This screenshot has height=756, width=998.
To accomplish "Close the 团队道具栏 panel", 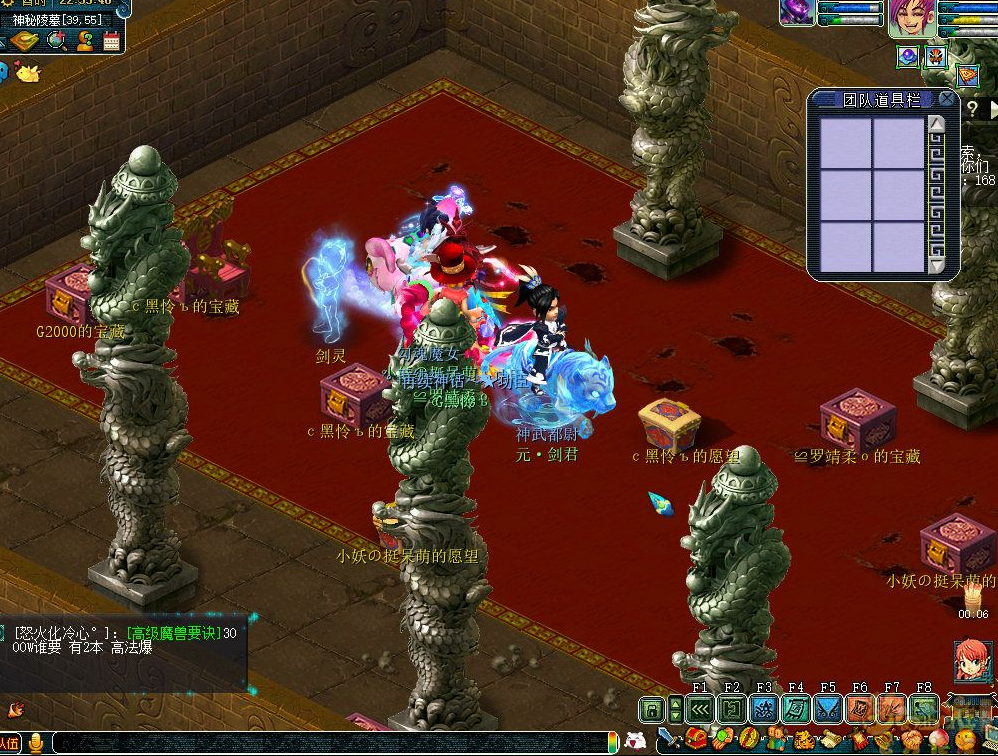I will tap(947, 99).
